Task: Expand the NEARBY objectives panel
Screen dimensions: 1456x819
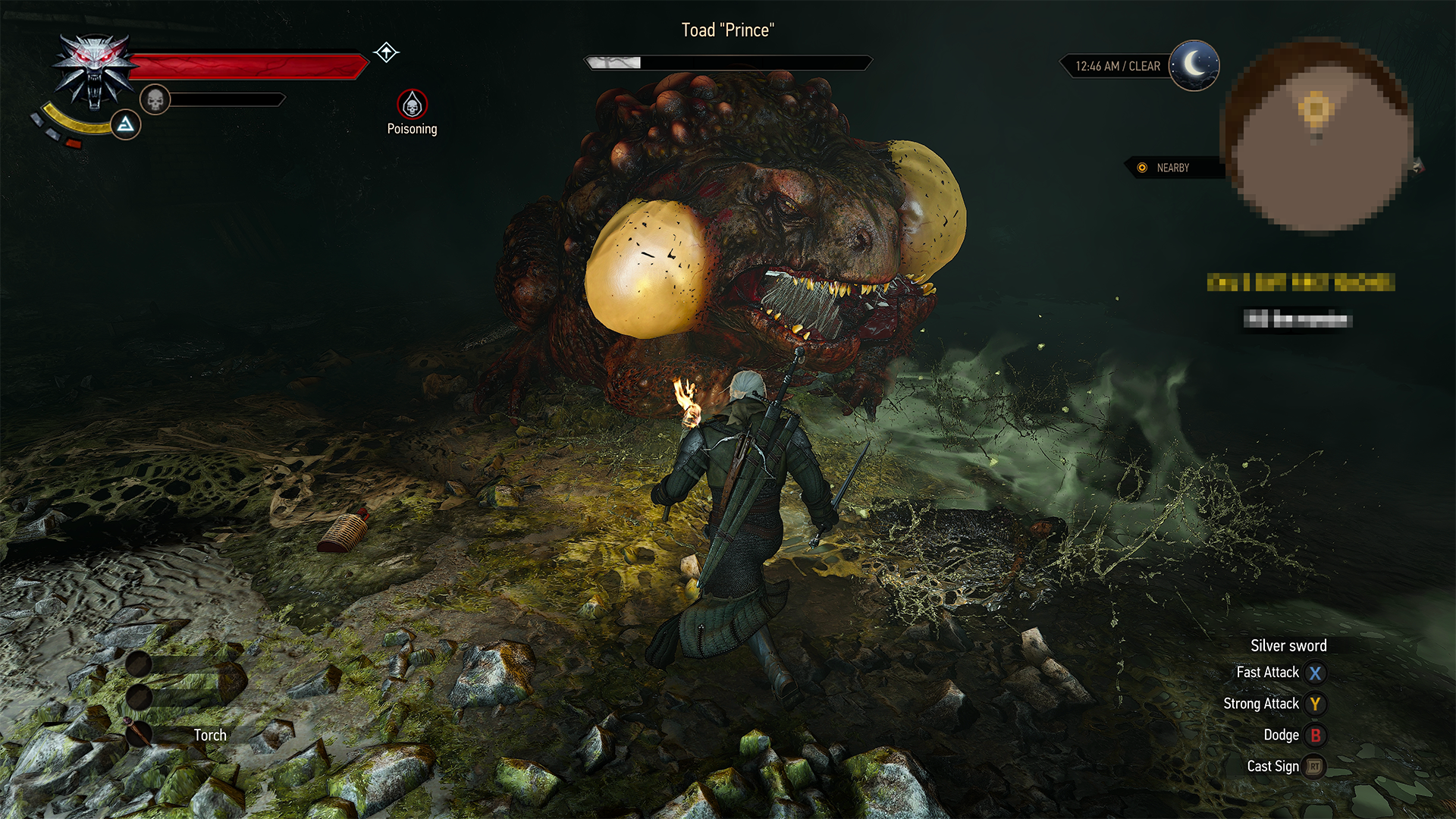Action: [1172, 168]
